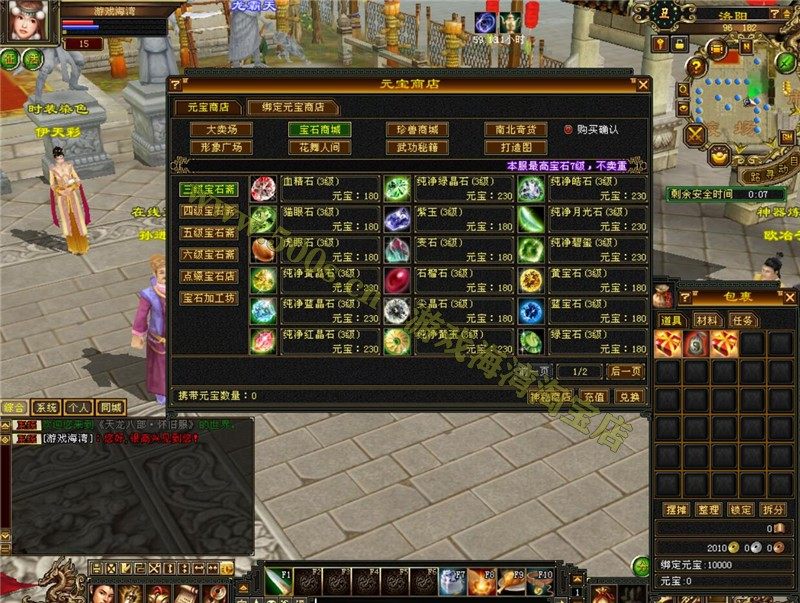
Task: Toggle the 购买确认 option
Action: click(568, 130)
